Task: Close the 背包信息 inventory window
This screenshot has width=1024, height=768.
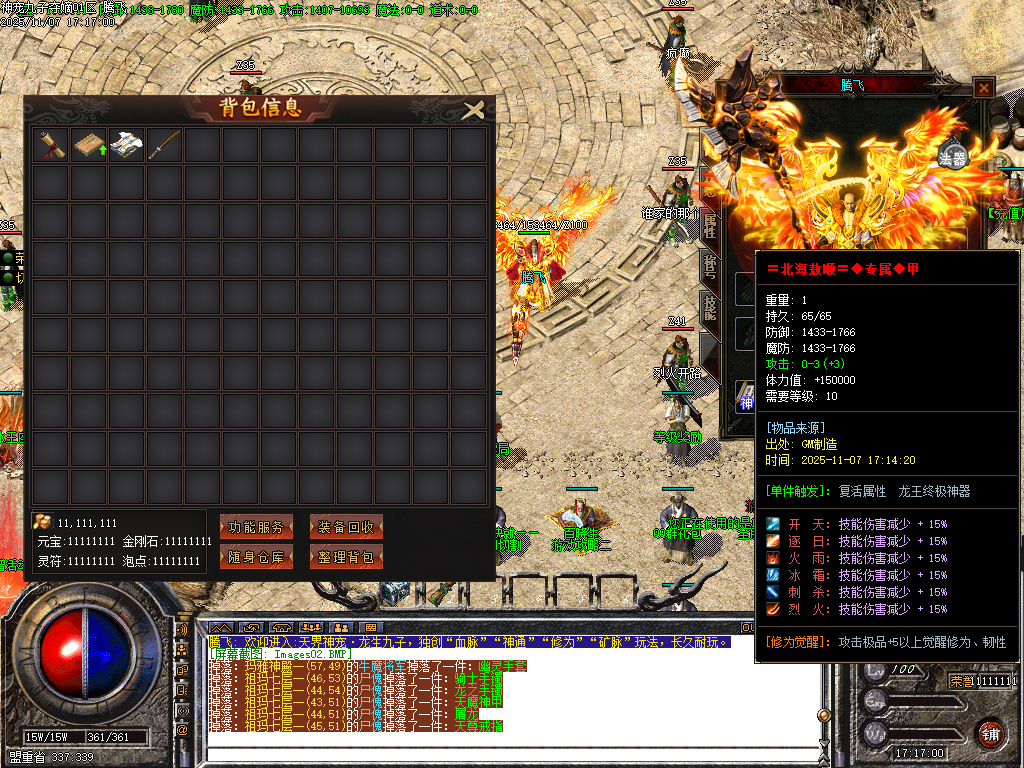Action: point(474,109)
